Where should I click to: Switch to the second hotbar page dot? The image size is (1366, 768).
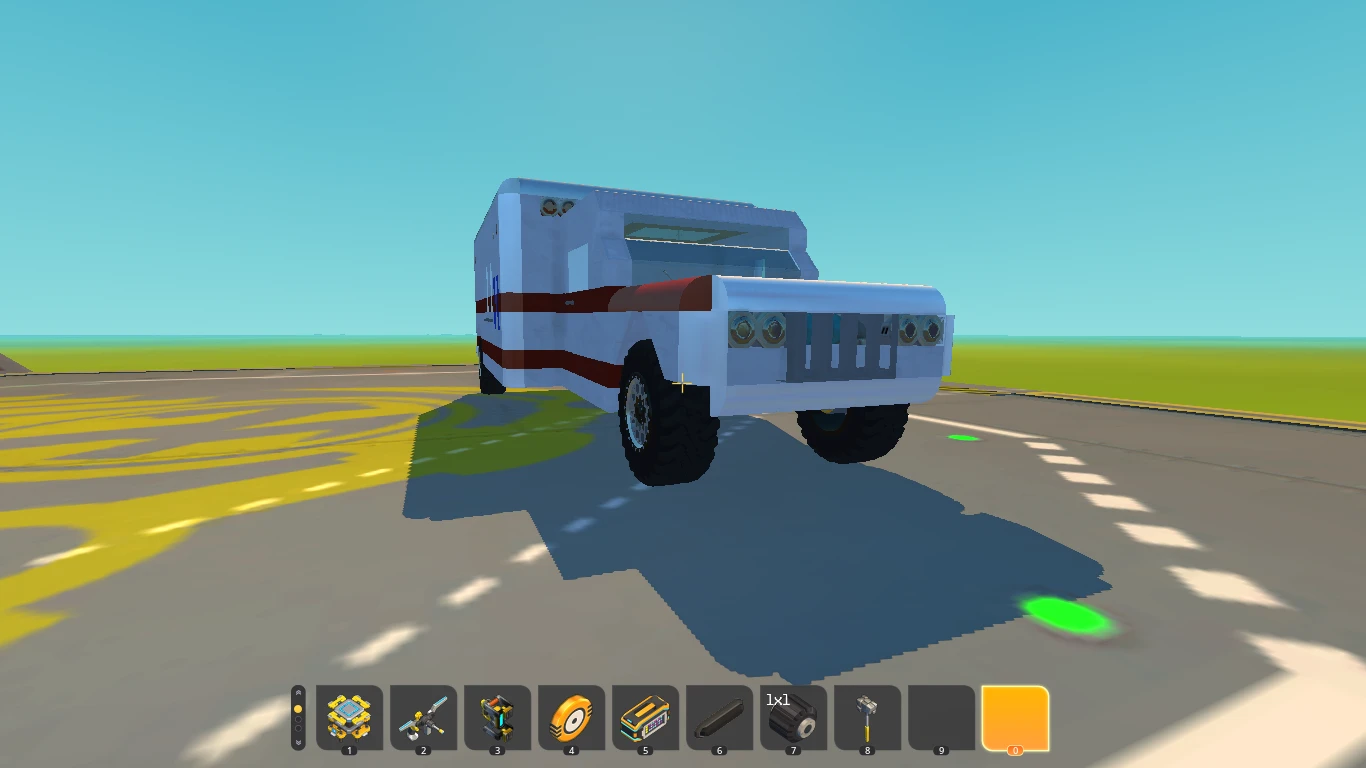coord(297,719)
